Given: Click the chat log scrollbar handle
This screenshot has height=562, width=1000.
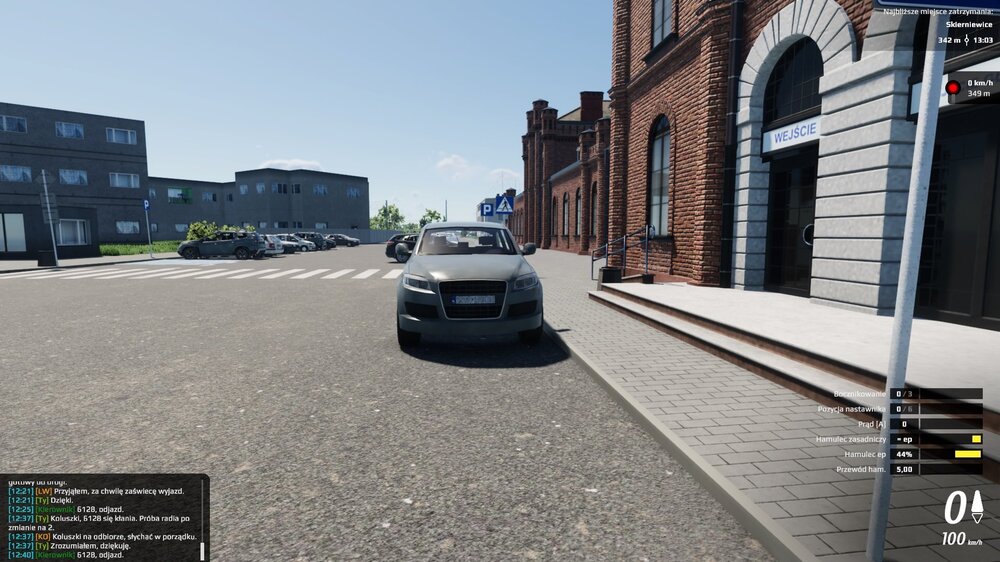Looking at the screenshot, I should pos(203,550).
